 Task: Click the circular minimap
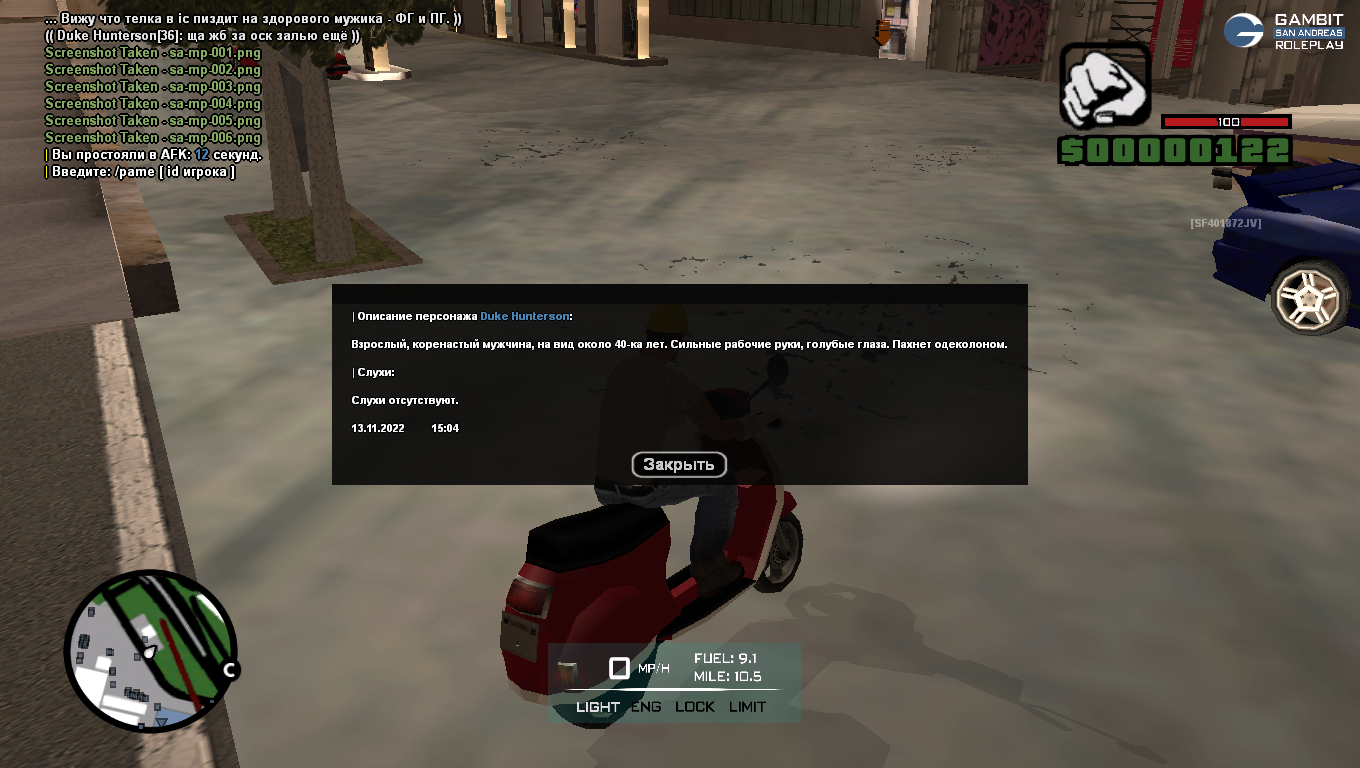pyautogui.click(x=150, y=651)
